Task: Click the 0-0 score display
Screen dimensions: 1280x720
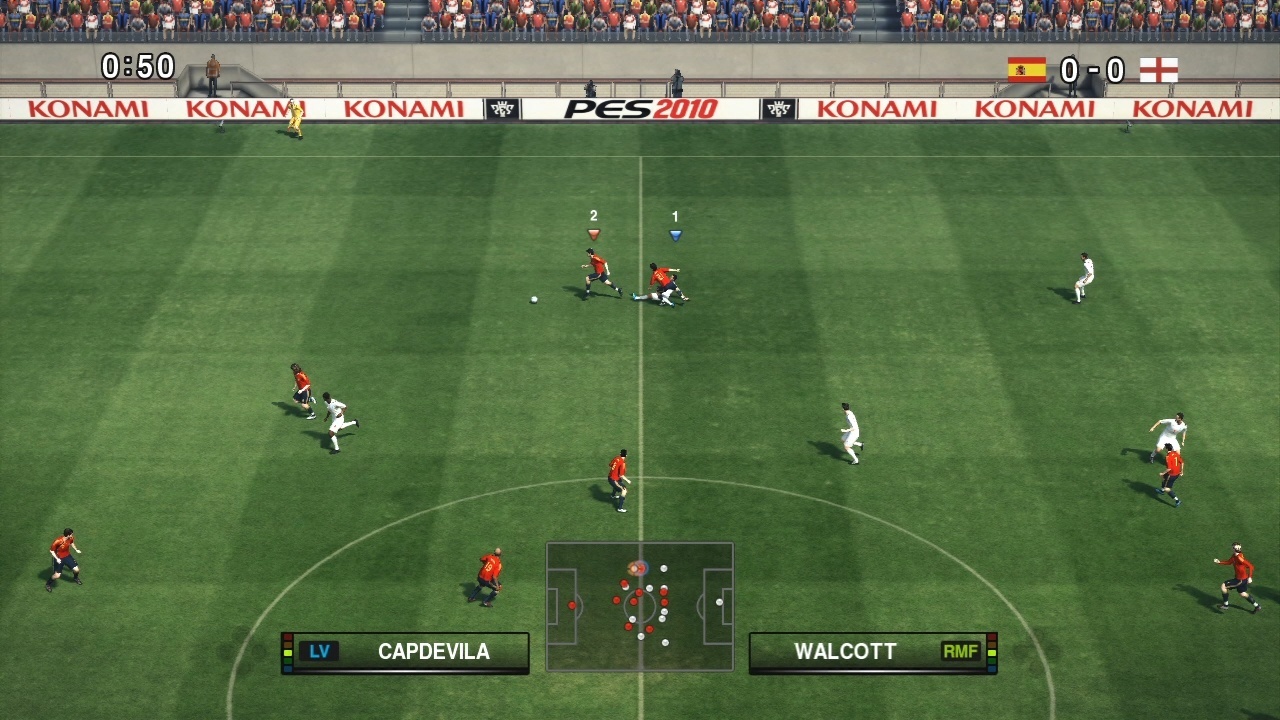Action: click(x=1093, y=70)
